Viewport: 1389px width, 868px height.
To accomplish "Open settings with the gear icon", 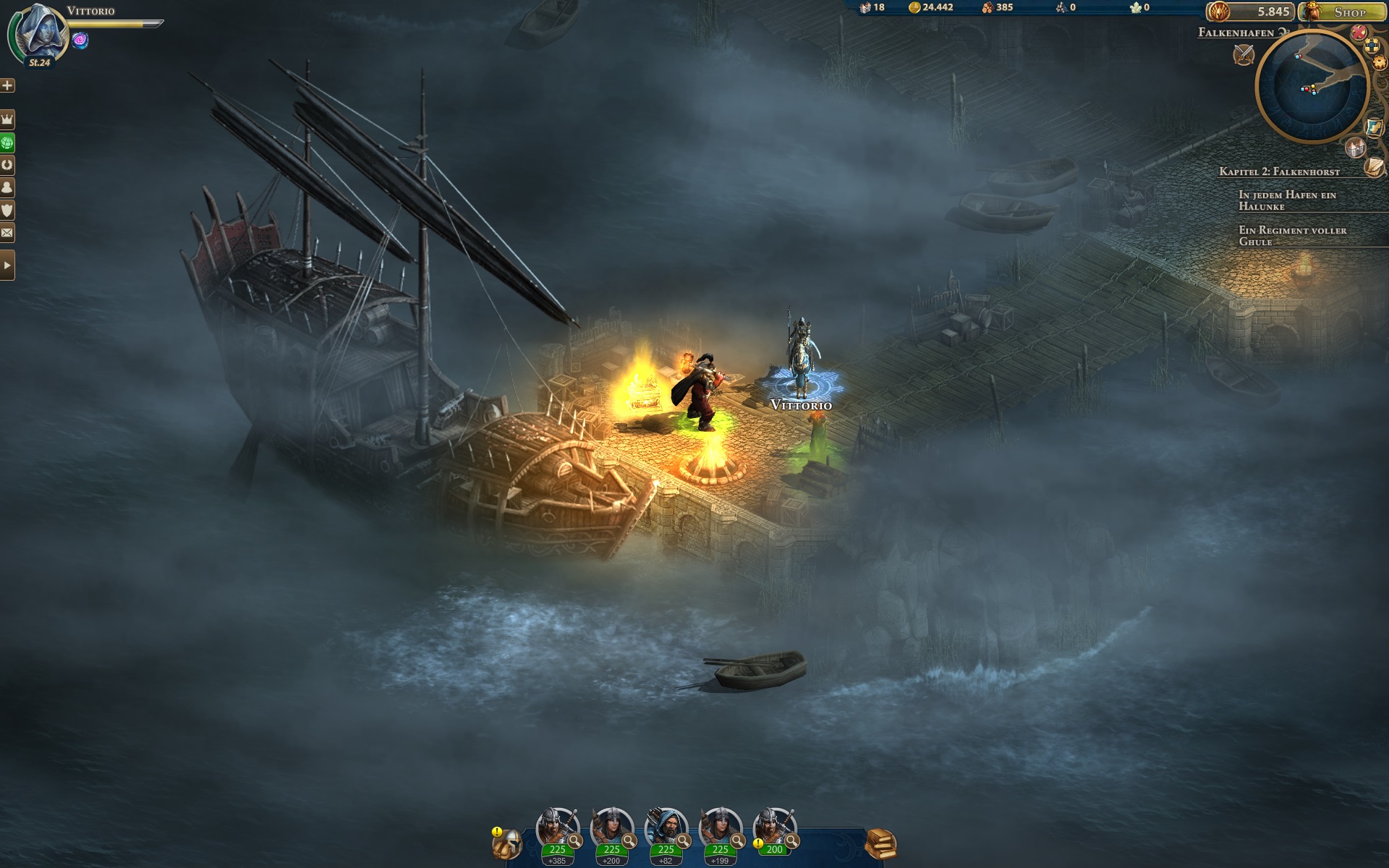I will tap(1379, 63).
